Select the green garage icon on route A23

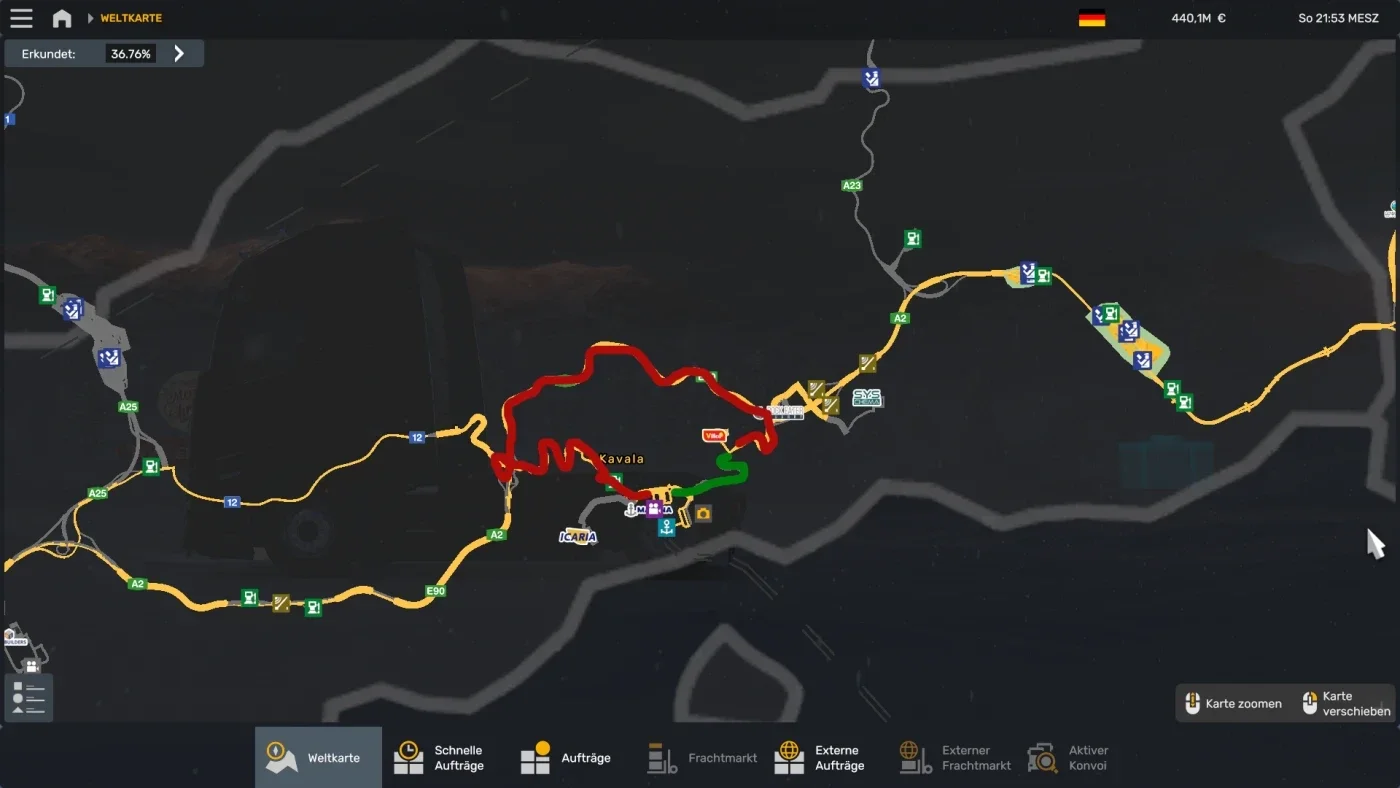[911, 238]
